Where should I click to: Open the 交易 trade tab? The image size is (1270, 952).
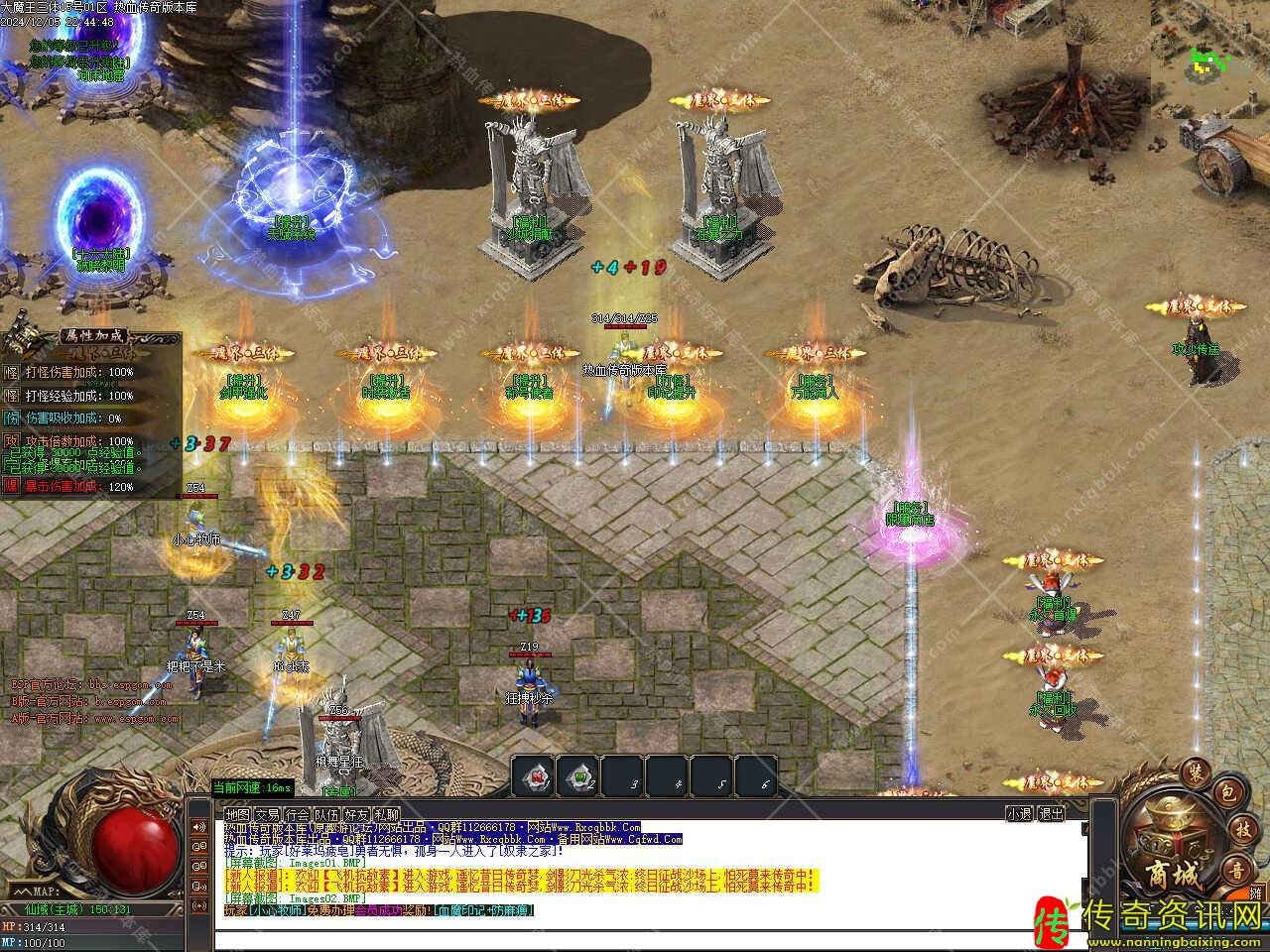coord(268,814)
